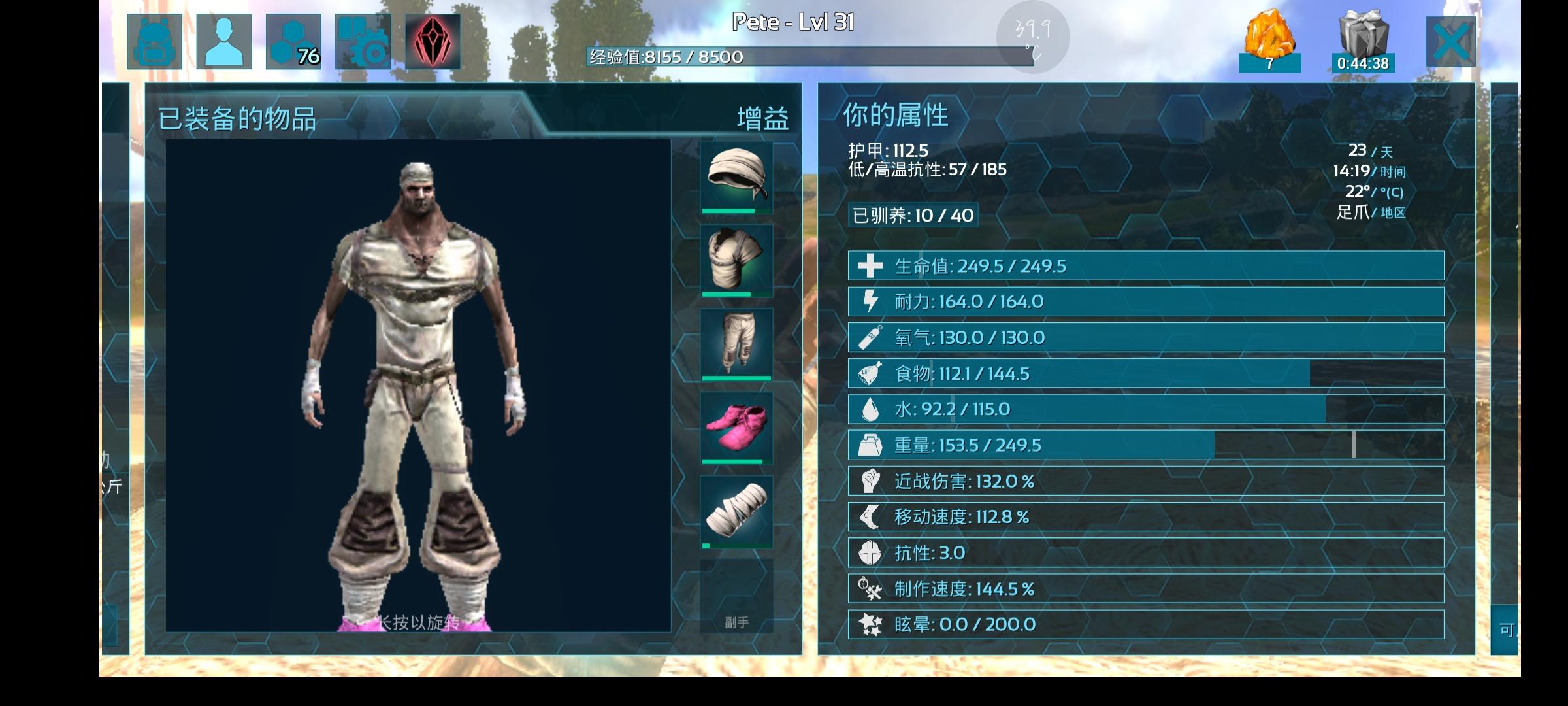Select the red crystal tab
The height and width of the screenshot is (706, 1568).
(x=433, y=42)
